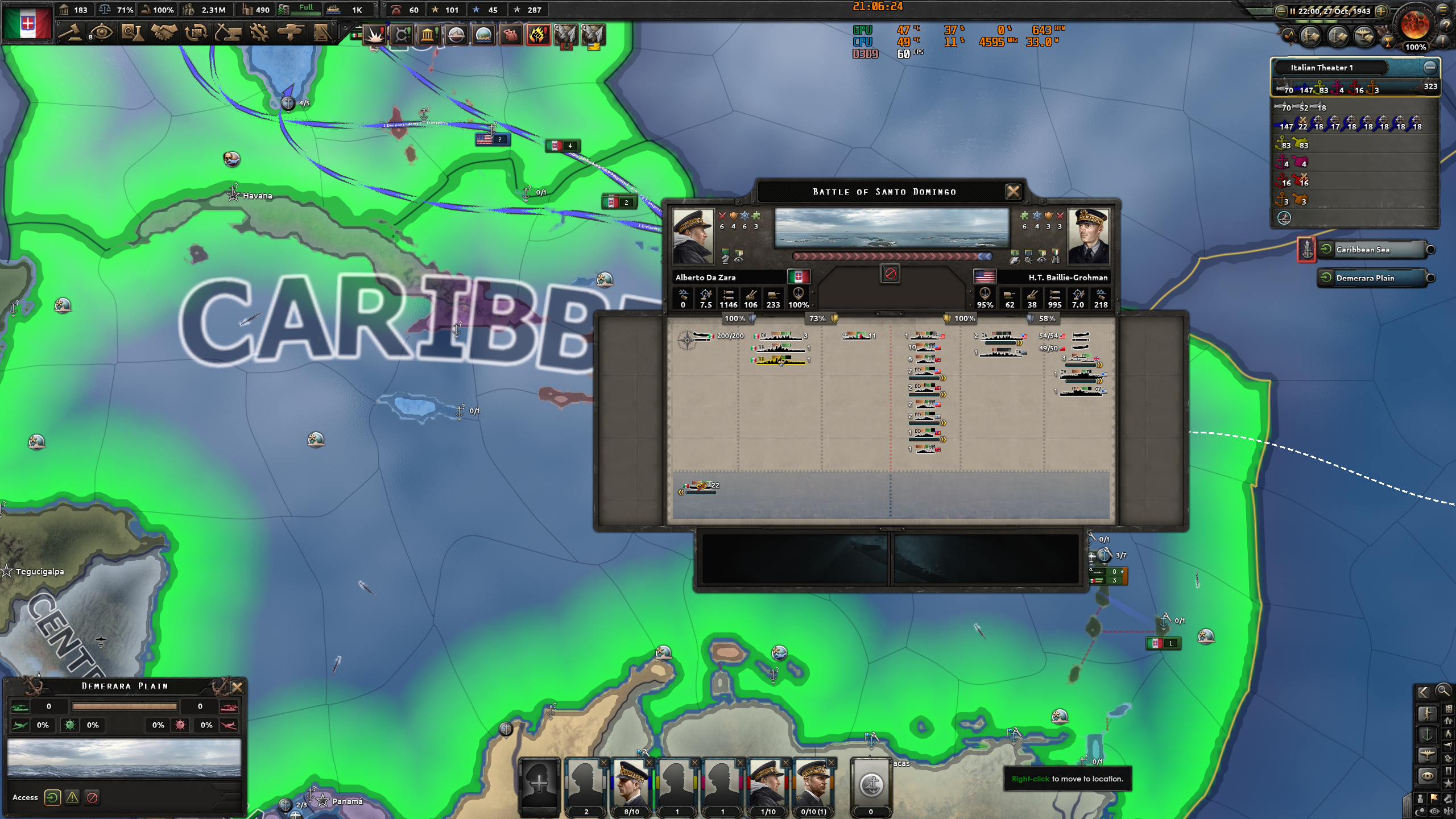The width and height of the screenshot is (1456, 819).
Task: Collapse the Italian Theater 1 panel
Action: pos(1431,67)
